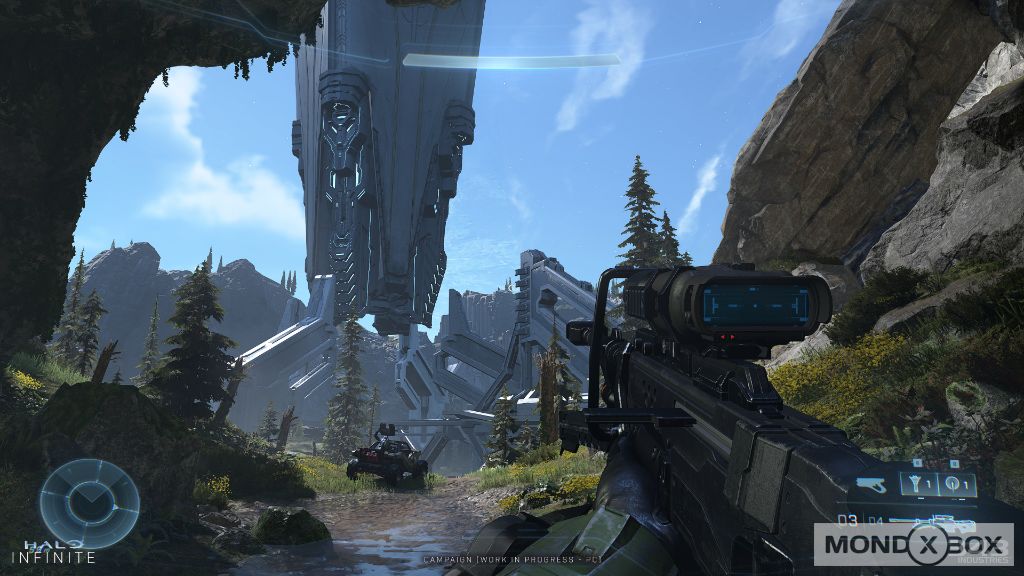
Task: Choose the frag grenade slot
Action: (x=916, y=485)
